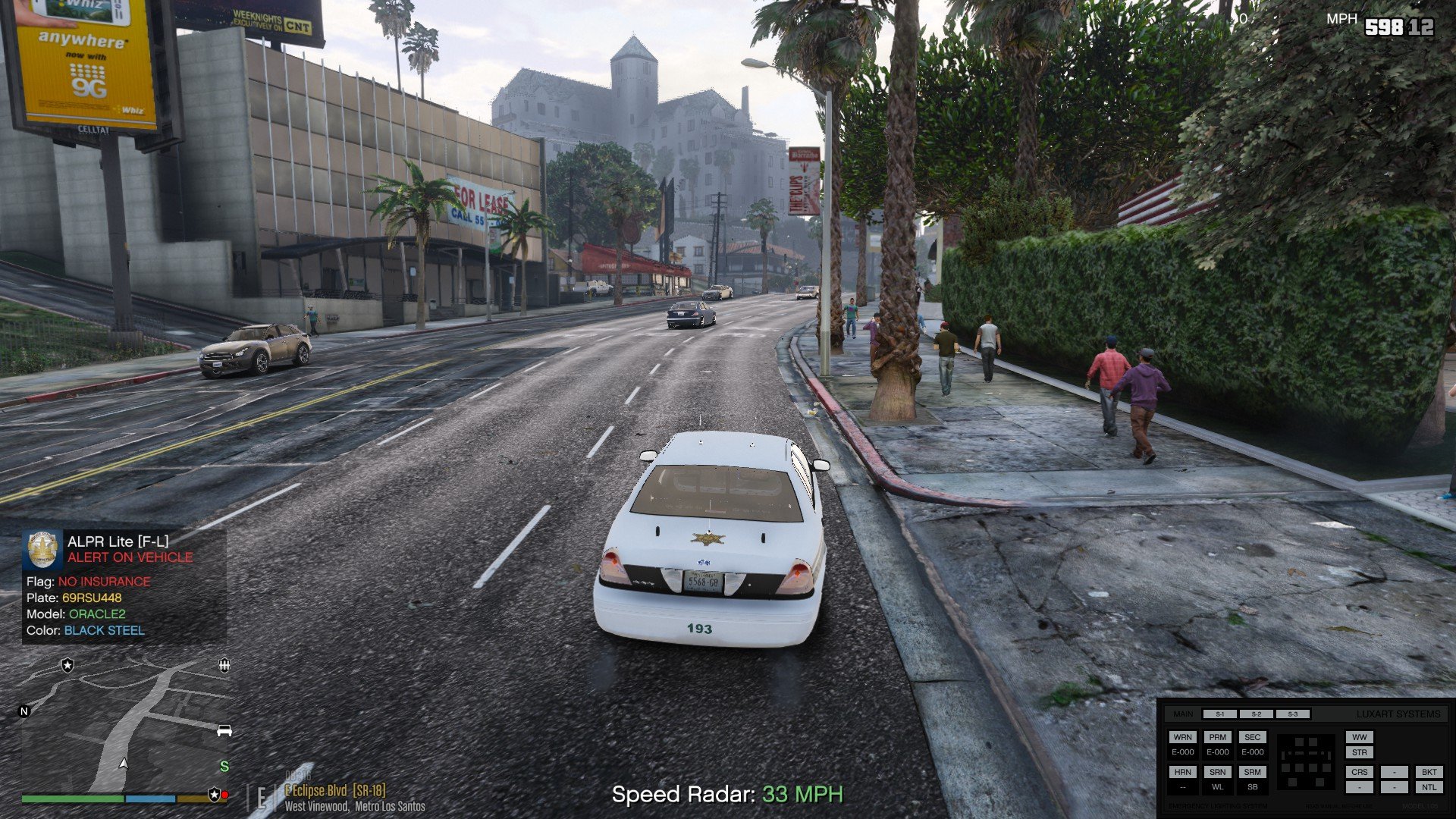Switch to the S-2 stage indicator
1456x819 pixels.
click(x=1256, y=714)
